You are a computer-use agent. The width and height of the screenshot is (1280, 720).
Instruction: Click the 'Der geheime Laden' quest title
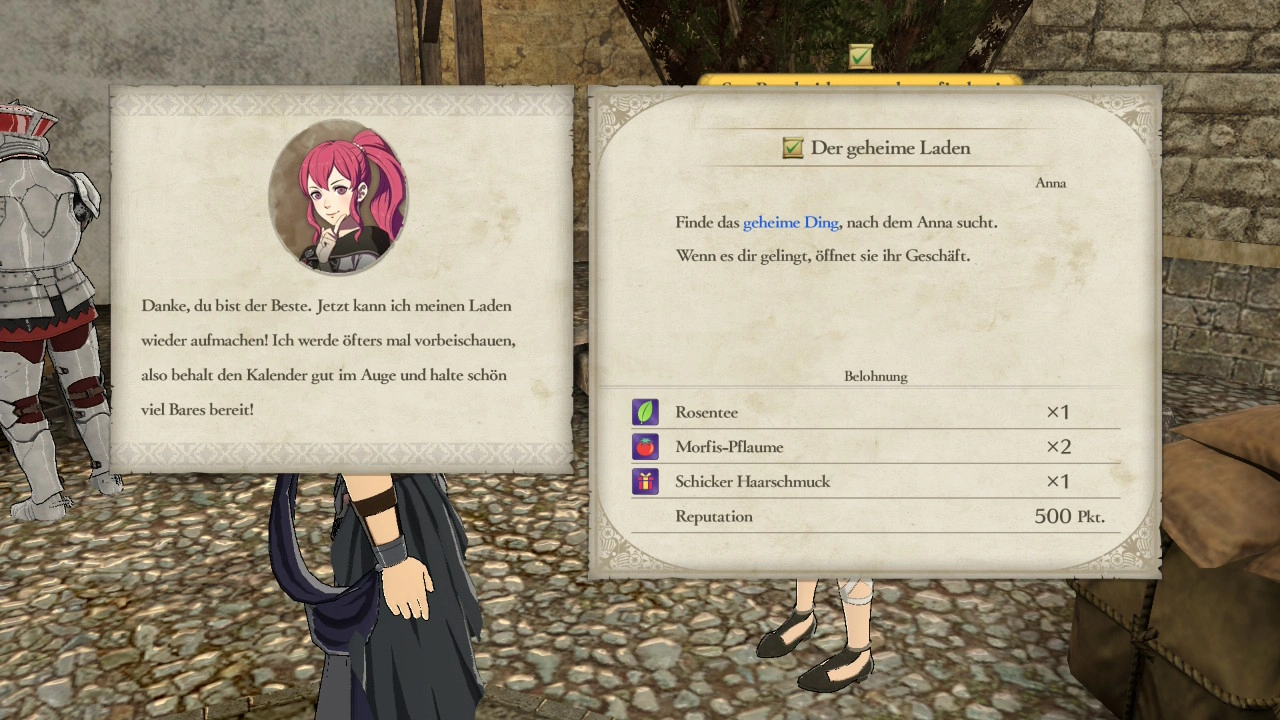click(889, 148)
